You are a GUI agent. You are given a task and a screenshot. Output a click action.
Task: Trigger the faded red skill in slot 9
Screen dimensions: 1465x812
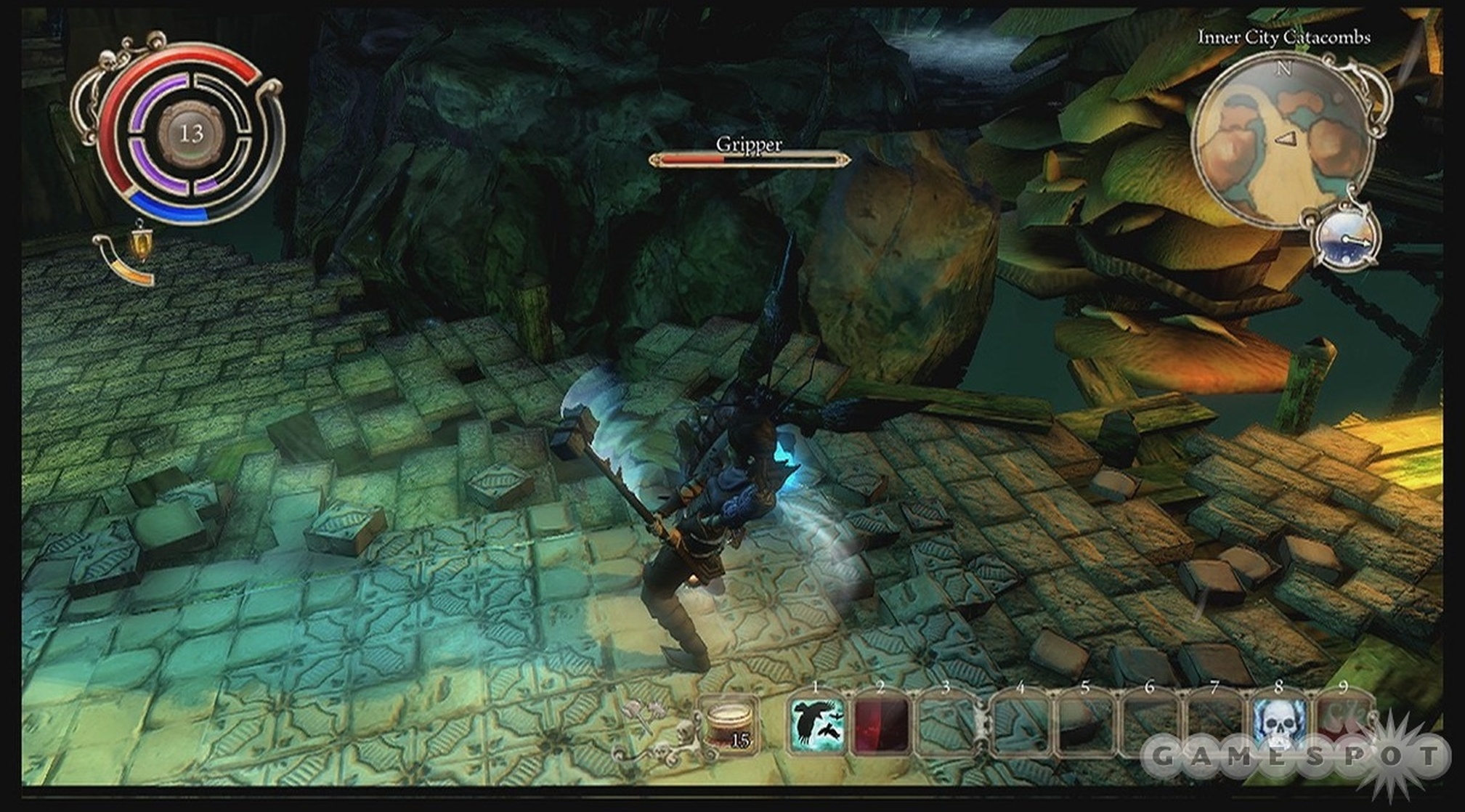coord(1342,719)
